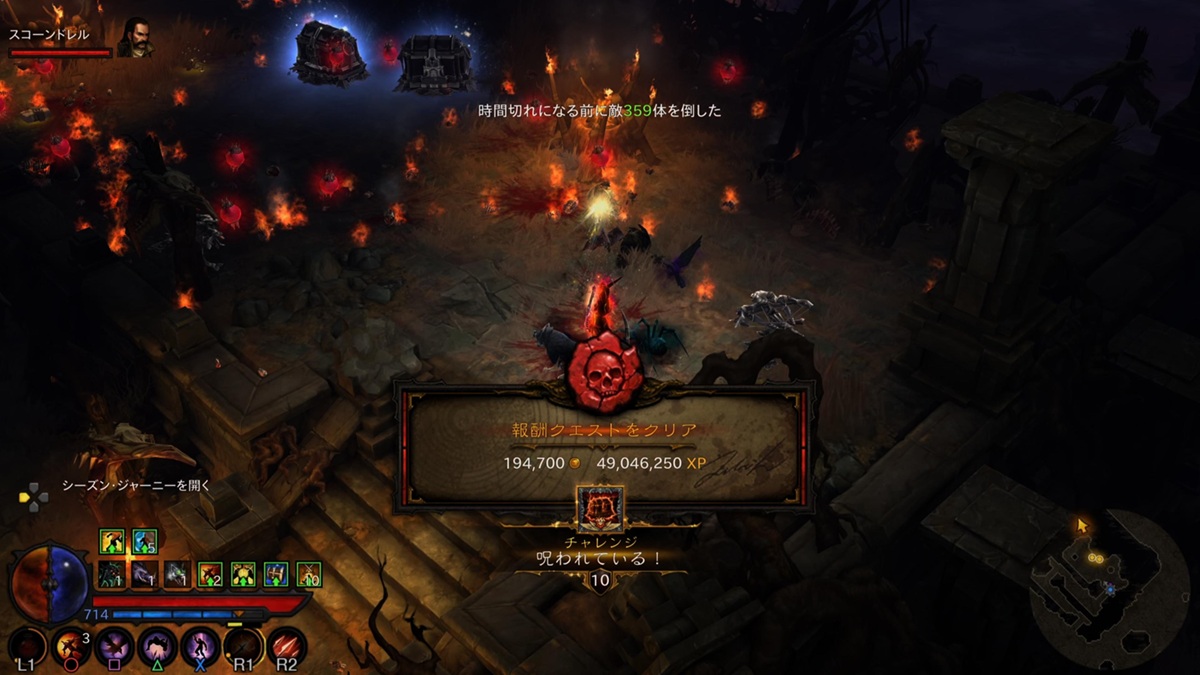Image resolution: width=1200 pixels, height=675 pixels.
Task: Use the R1 crossed-weapons skill
Action: [x=243, y=647]
